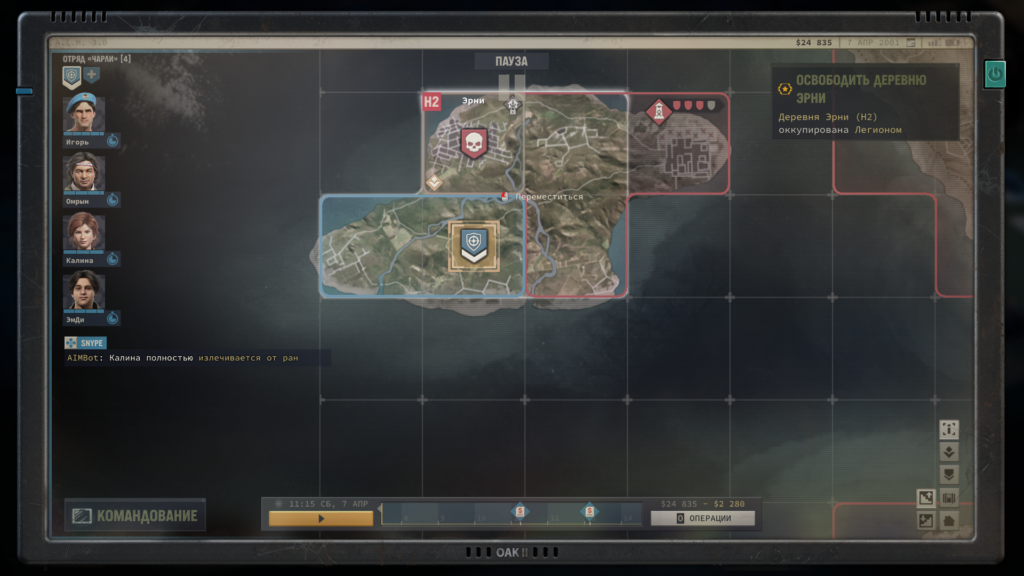Resume time with the orange play button
The width and height of the screenshot is (1024, 576).
[321, 519]
